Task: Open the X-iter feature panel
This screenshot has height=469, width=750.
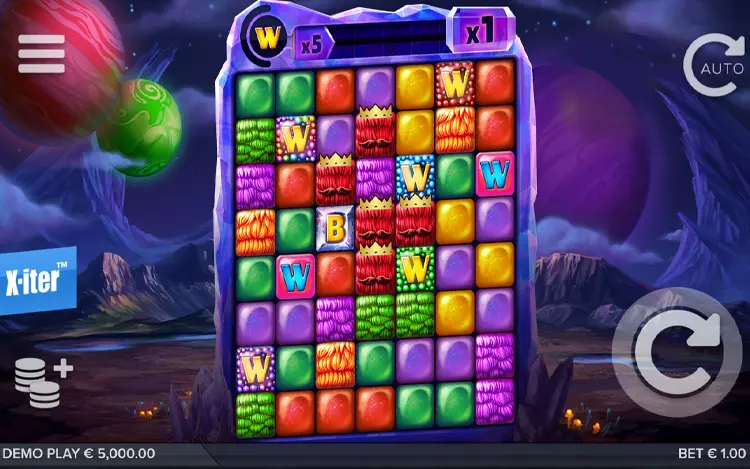Action: [38, 279]
